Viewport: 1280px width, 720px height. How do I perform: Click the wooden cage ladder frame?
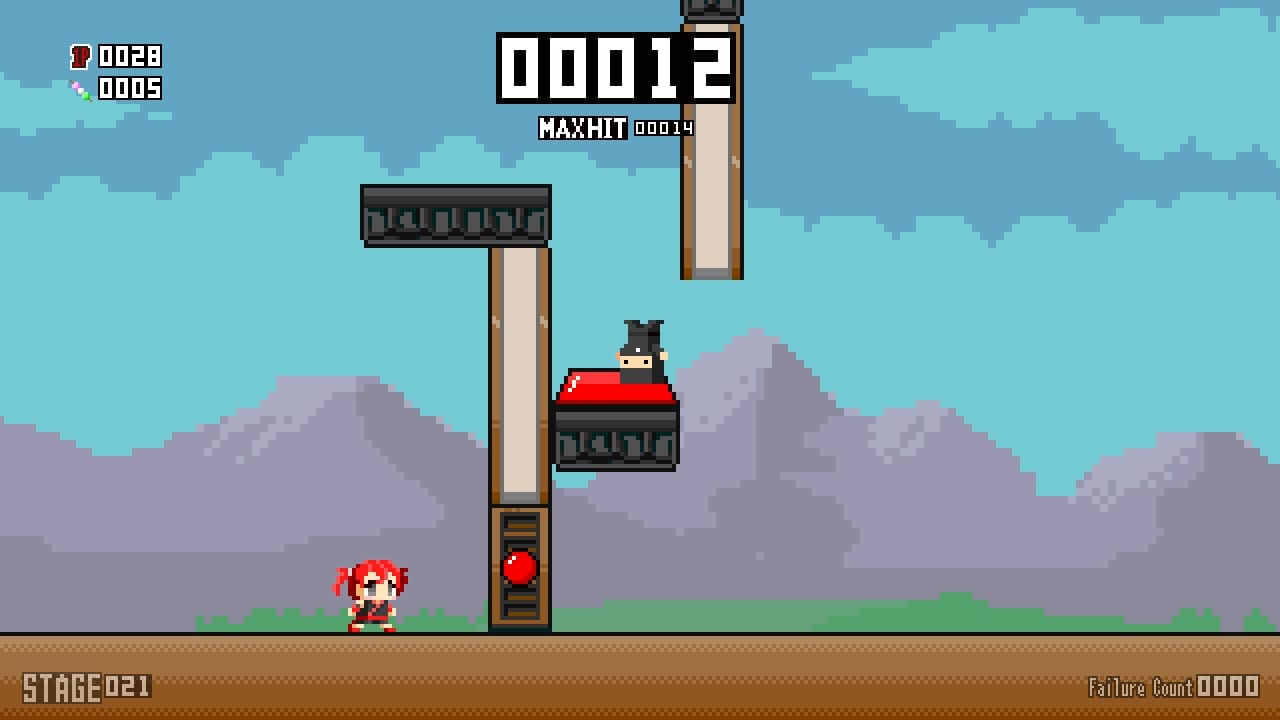(x=521, y=600)
